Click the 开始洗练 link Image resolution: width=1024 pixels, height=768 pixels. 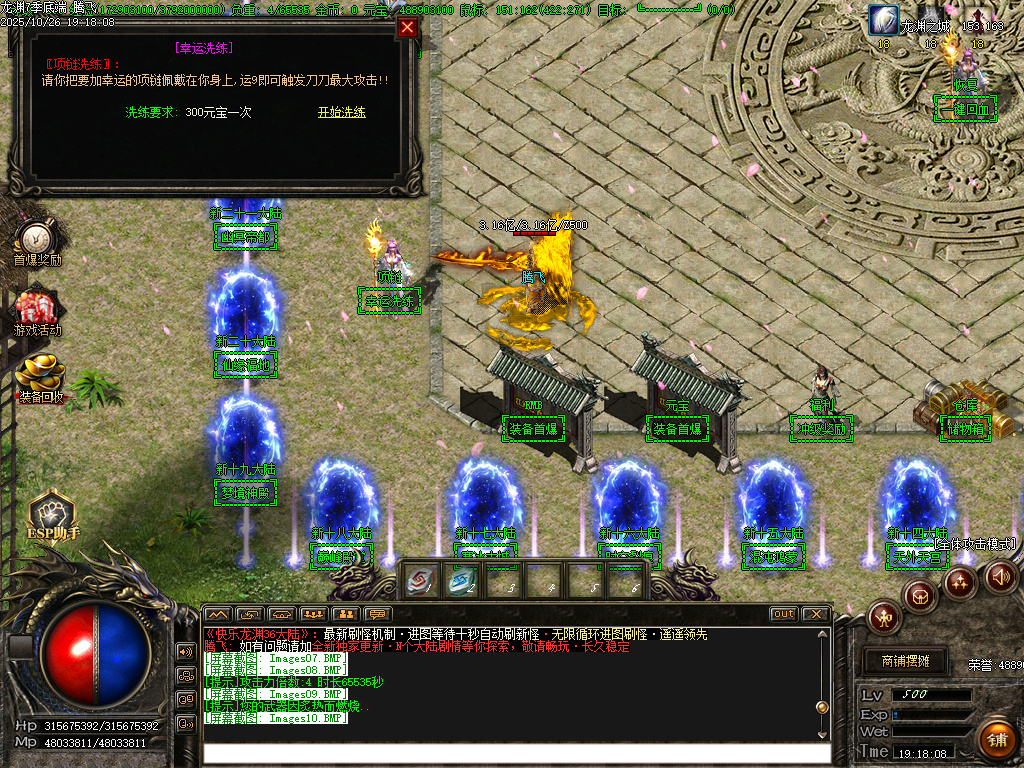point(342,113)
